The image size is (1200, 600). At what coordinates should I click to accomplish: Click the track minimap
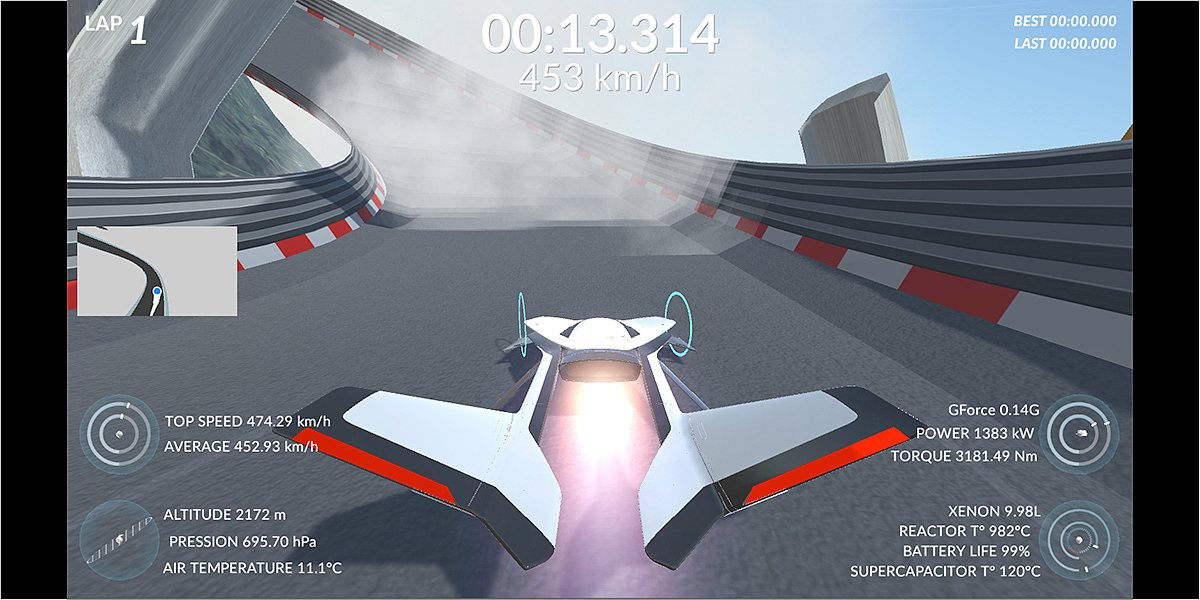tap(157, 271)
